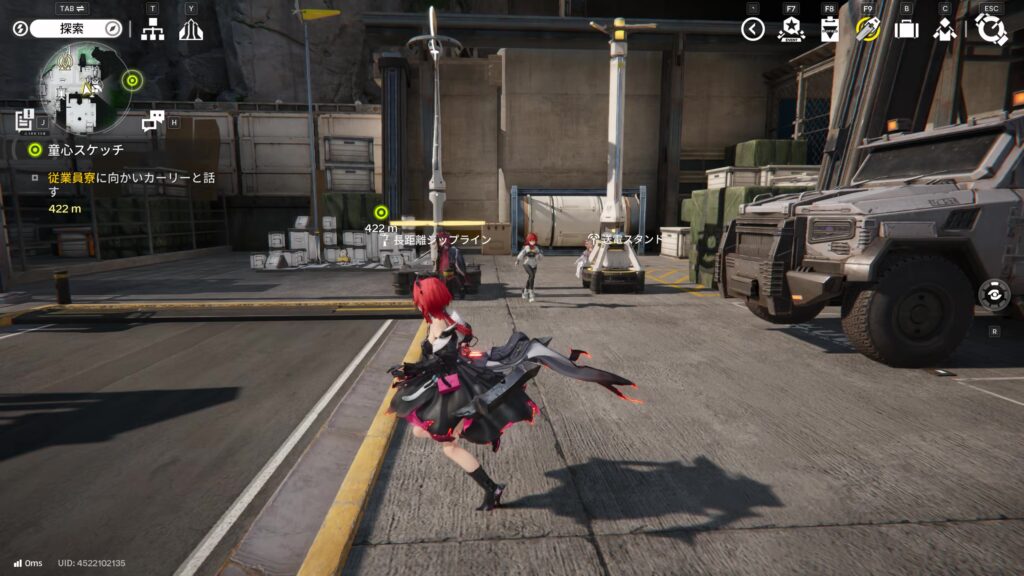Open the briefcase inventory icon
Screen dimensions: 1024x576
906,29
